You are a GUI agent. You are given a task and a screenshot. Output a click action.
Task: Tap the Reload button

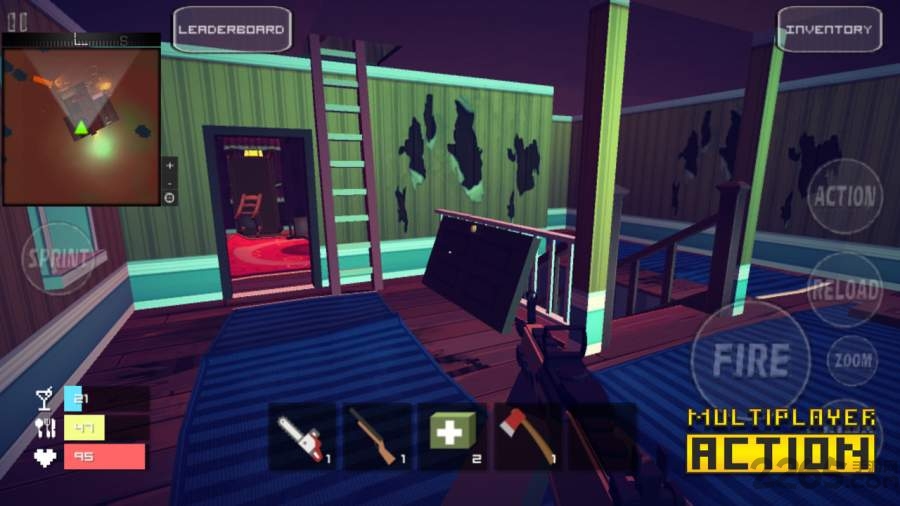tap(844, 289)
